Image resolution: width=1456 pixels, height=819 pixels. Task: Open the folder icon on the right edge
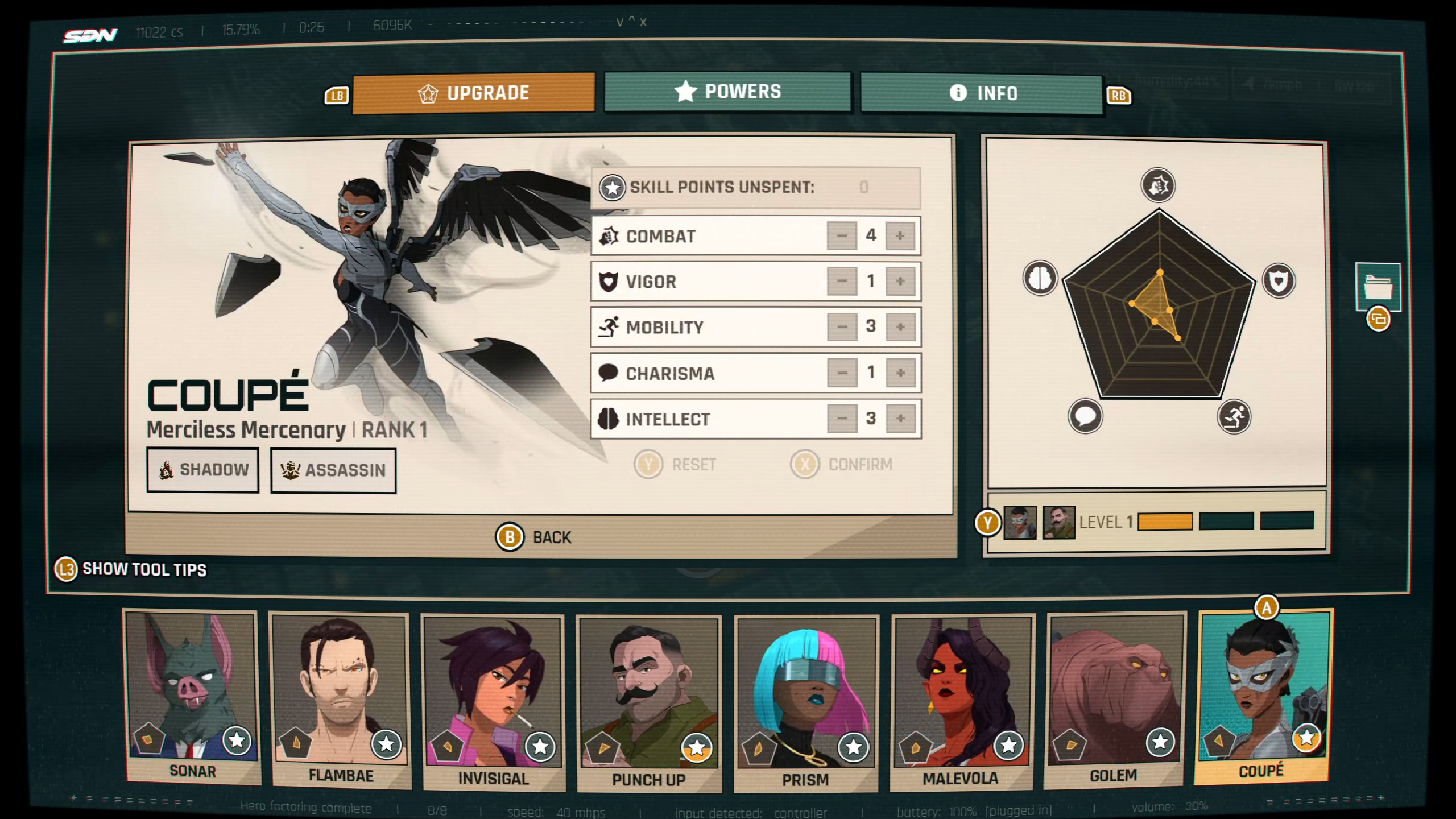pos(1378,287)
